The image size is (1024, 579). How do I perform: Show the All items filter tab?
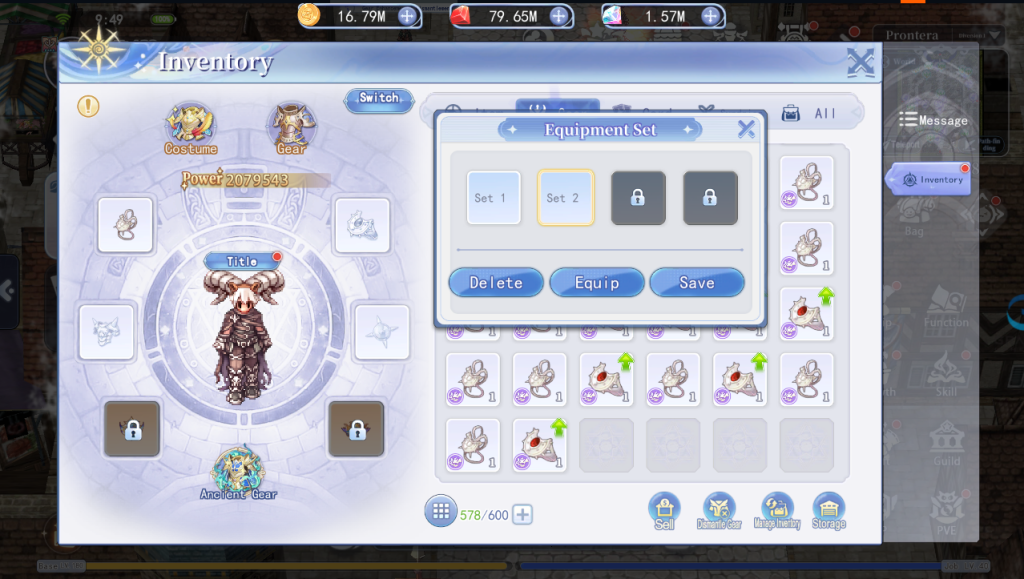tap(811, 114)
